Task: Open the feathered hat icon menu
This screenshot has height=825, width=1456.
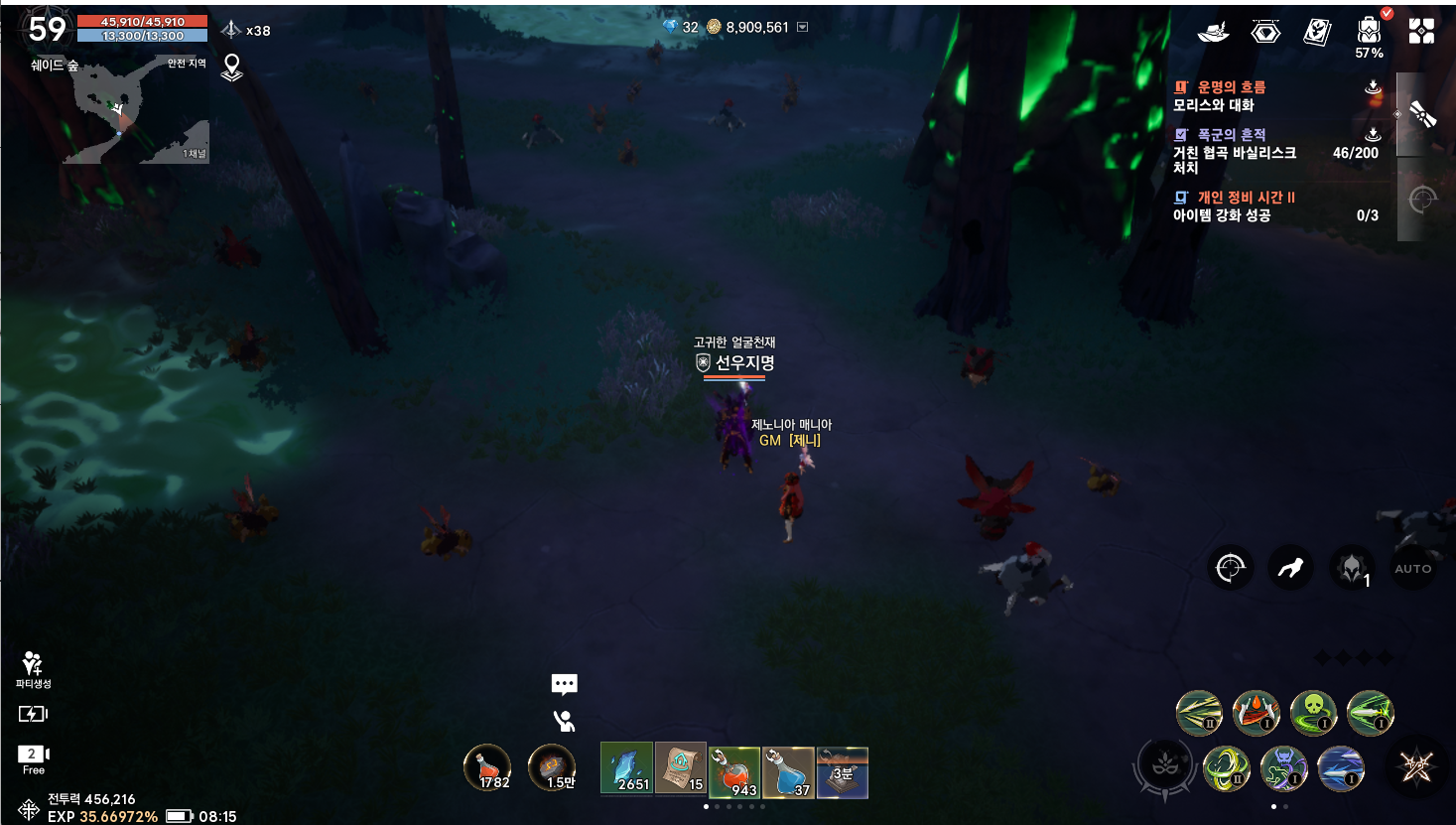Action: coord(1213,33)
